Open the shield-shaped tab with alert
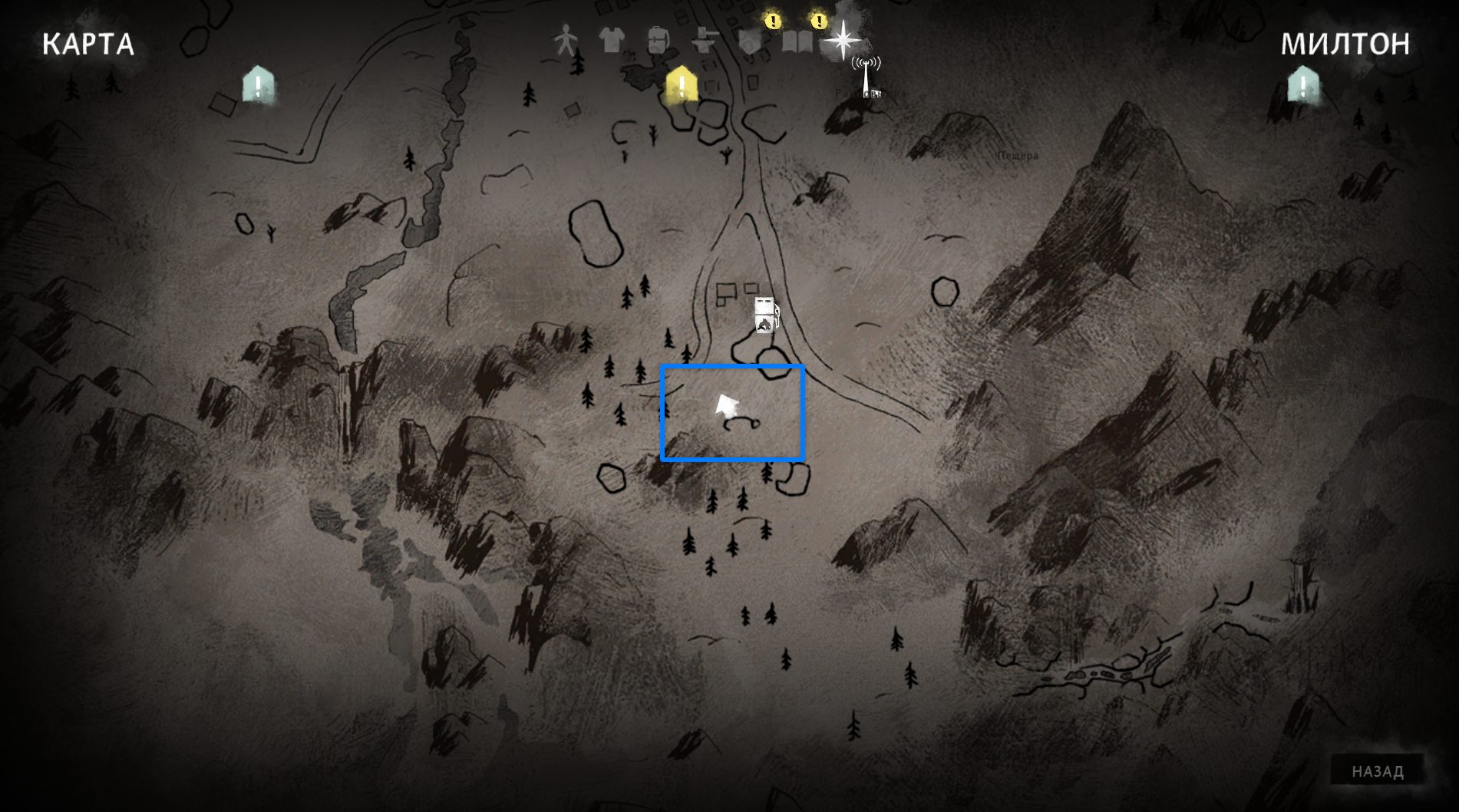 (x=751, y=40)
